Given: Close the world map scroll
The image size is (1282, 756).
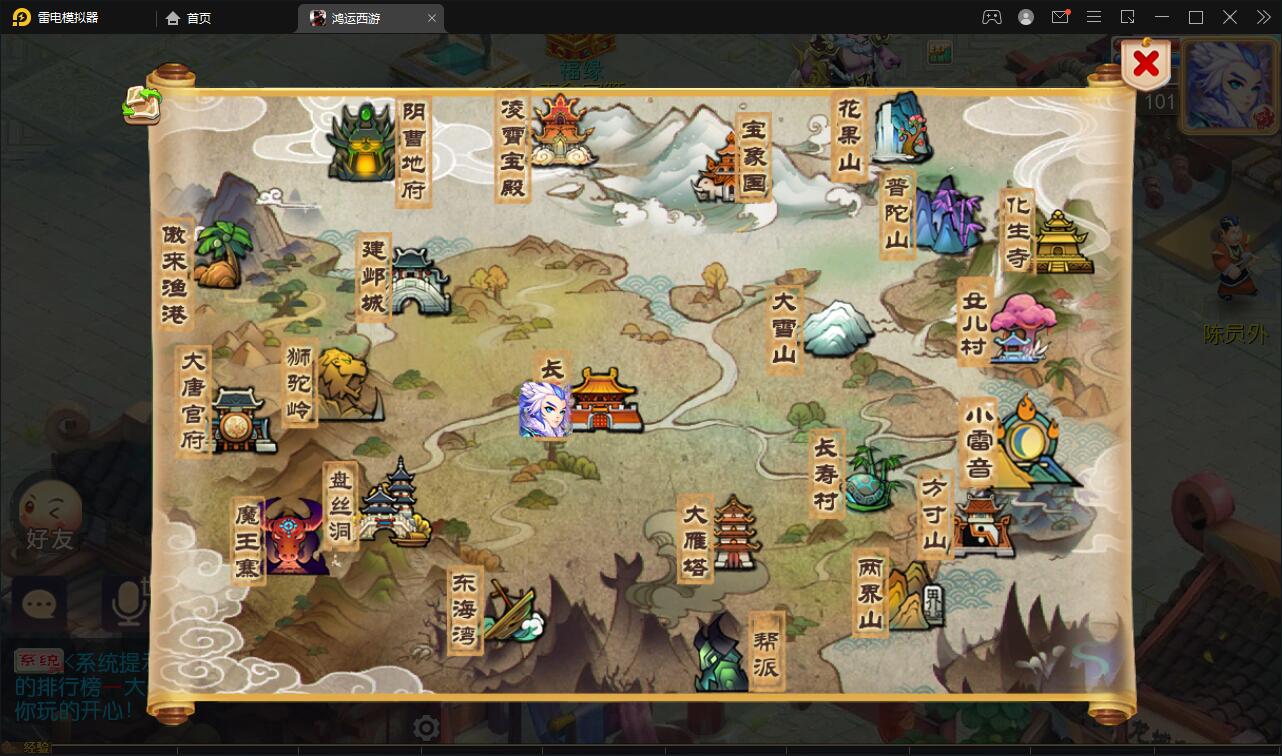Looking at the screenshot, I should pos(1146,65).
